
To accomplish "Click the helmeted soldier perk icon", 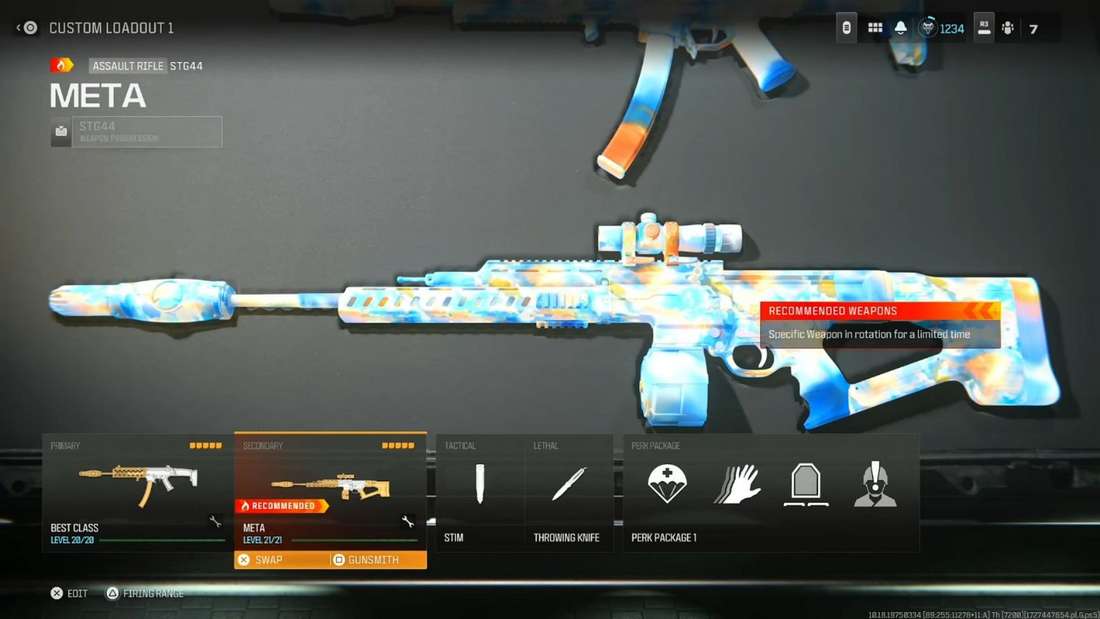I will pos(875,484).
